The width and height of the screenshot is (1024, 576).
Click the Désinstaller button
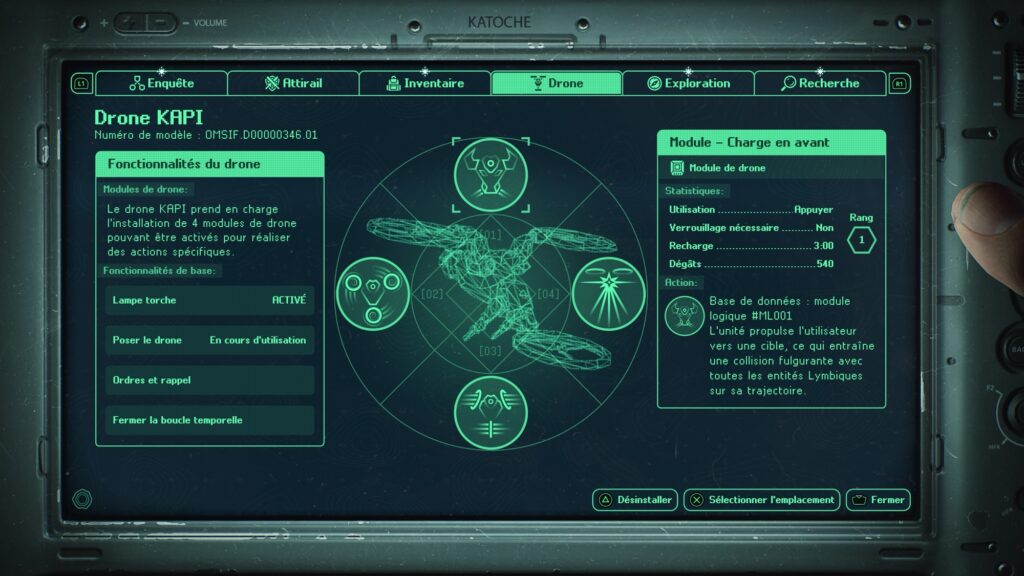636,500
